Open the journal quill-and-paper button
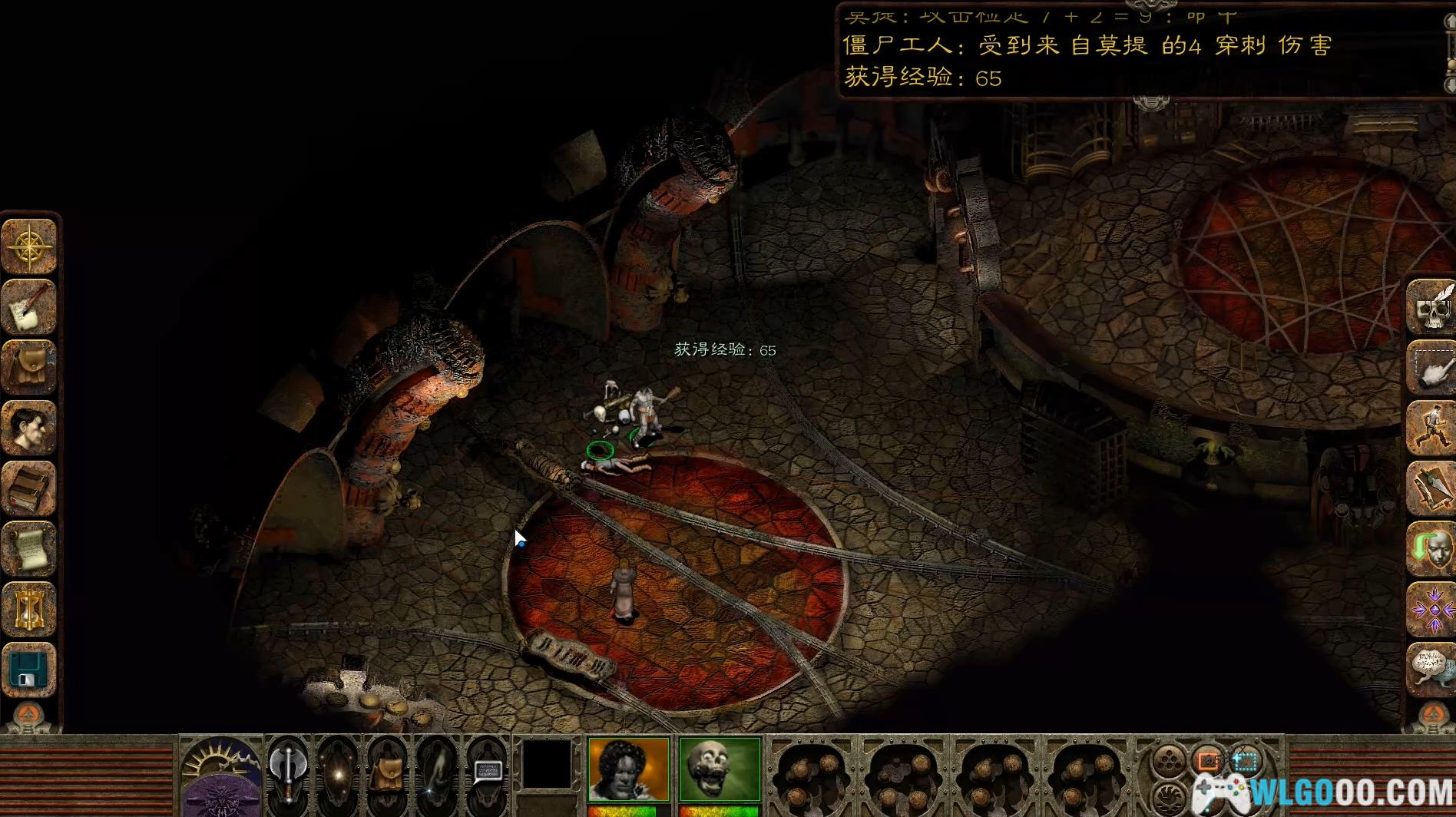Screen dimensions: 1456x817 [x=30, y=307]
